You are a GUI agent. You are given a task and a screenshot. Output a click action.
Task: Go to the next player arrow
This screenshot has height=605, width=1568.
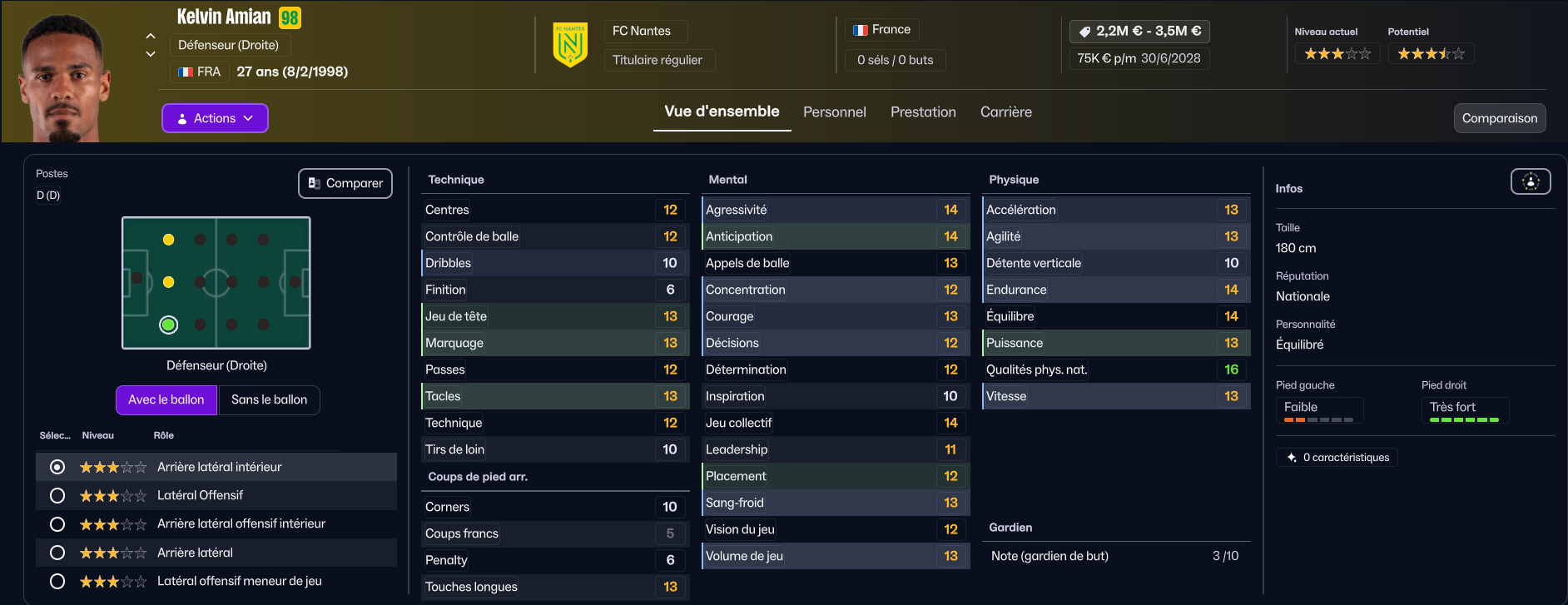pyautogui.click(x=151, y=54)
